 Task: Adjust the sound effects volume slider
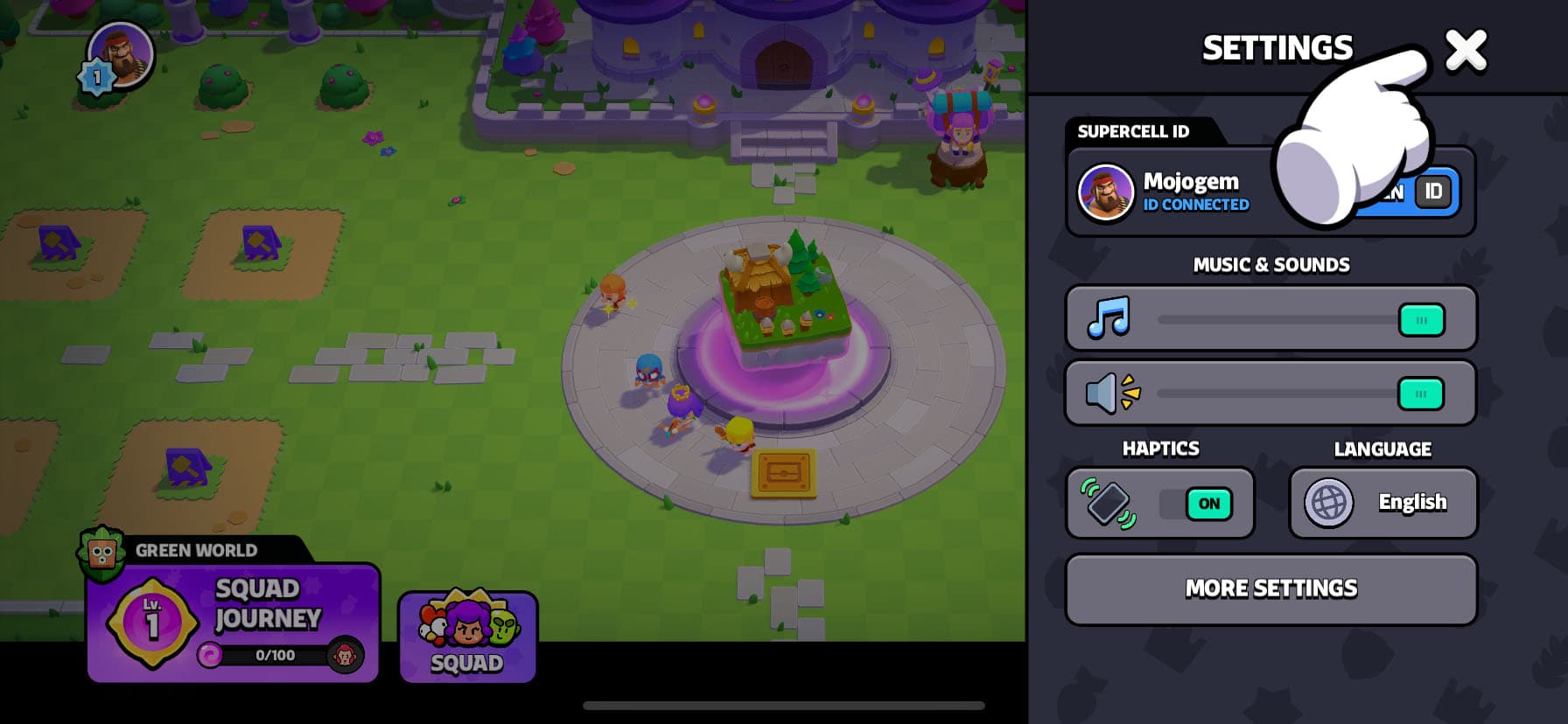click(1420, 394)
